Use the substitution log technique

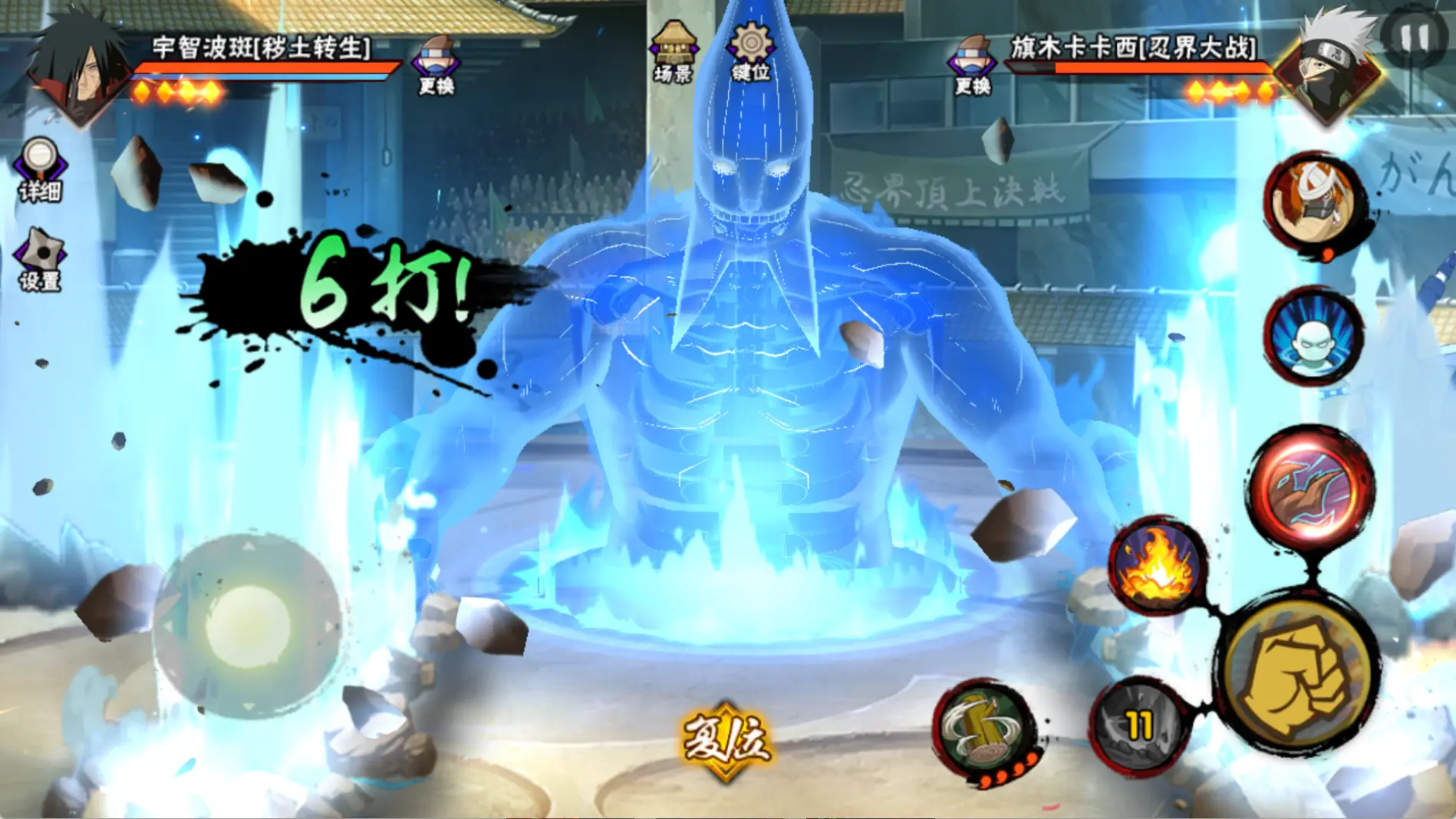[985, 727]
